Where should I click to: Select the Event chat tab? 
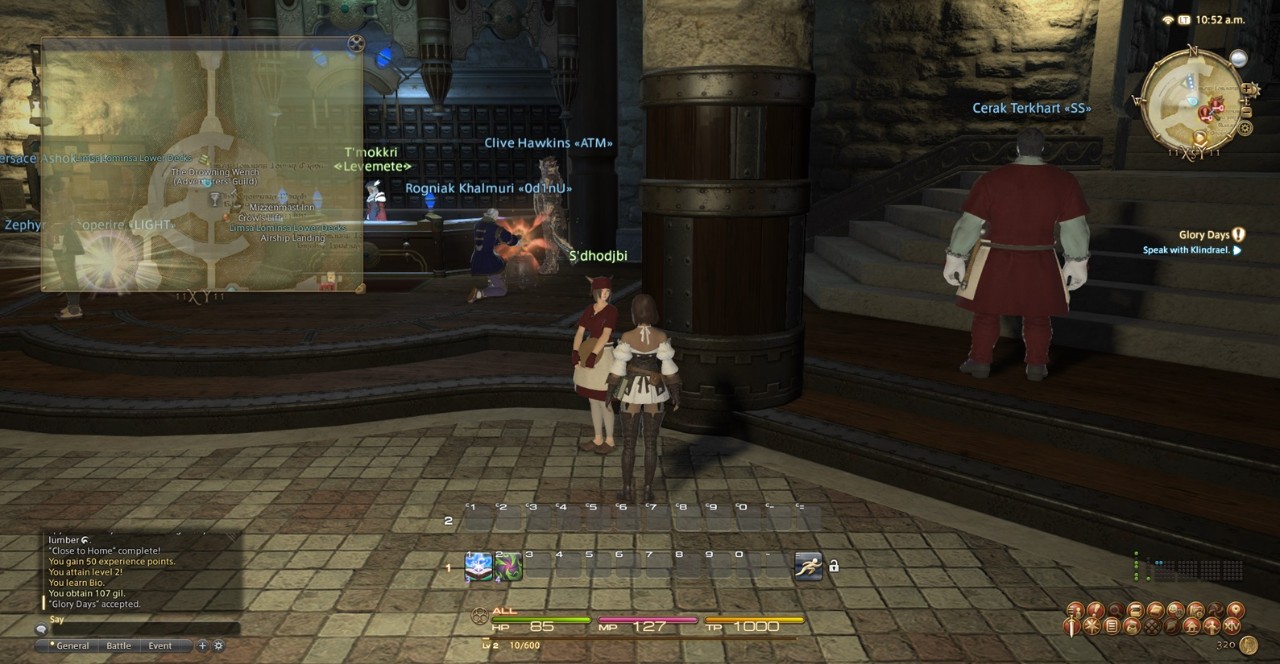(160, 646)
